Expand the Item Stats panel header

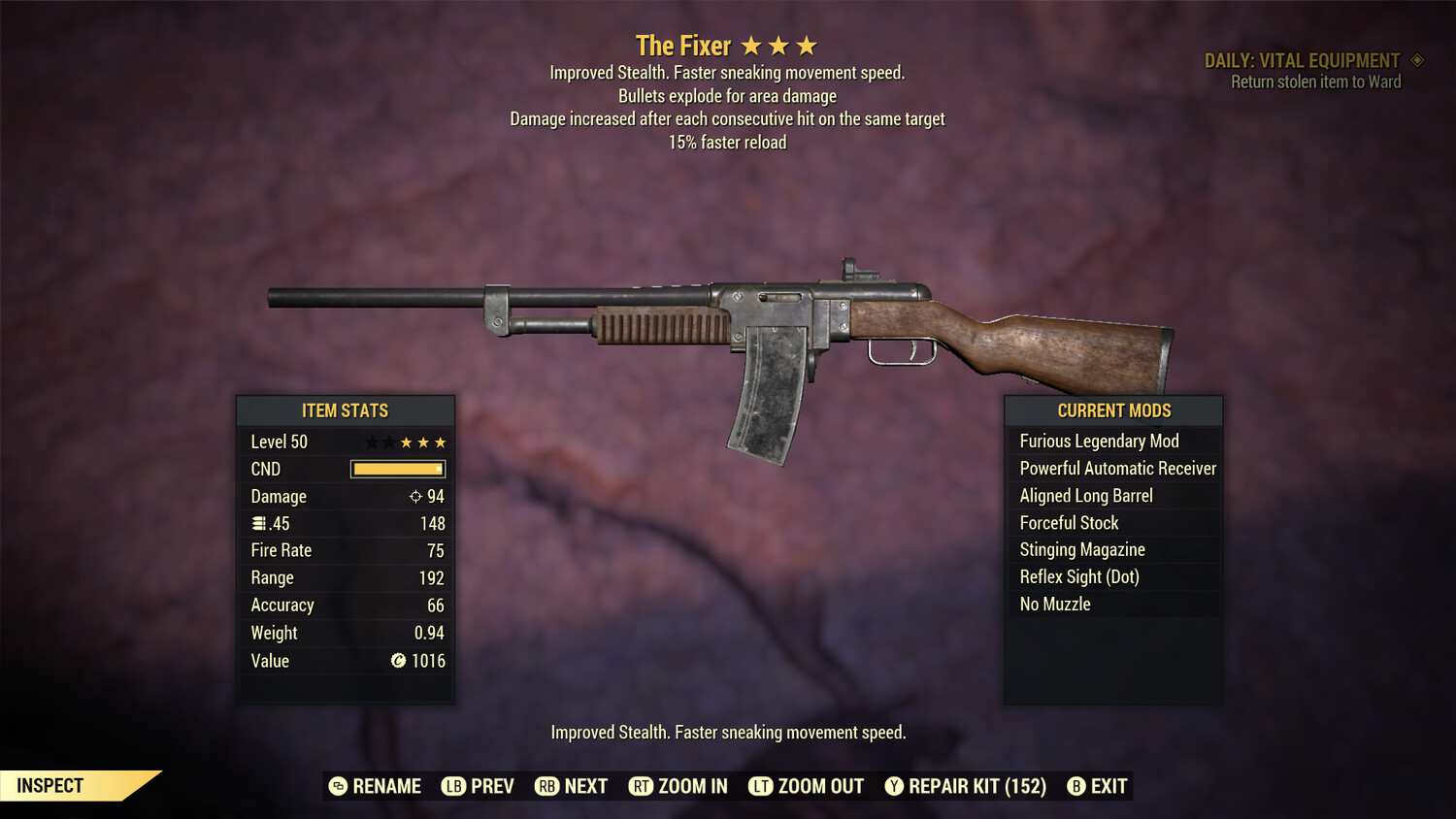click(x=346, y=410)
